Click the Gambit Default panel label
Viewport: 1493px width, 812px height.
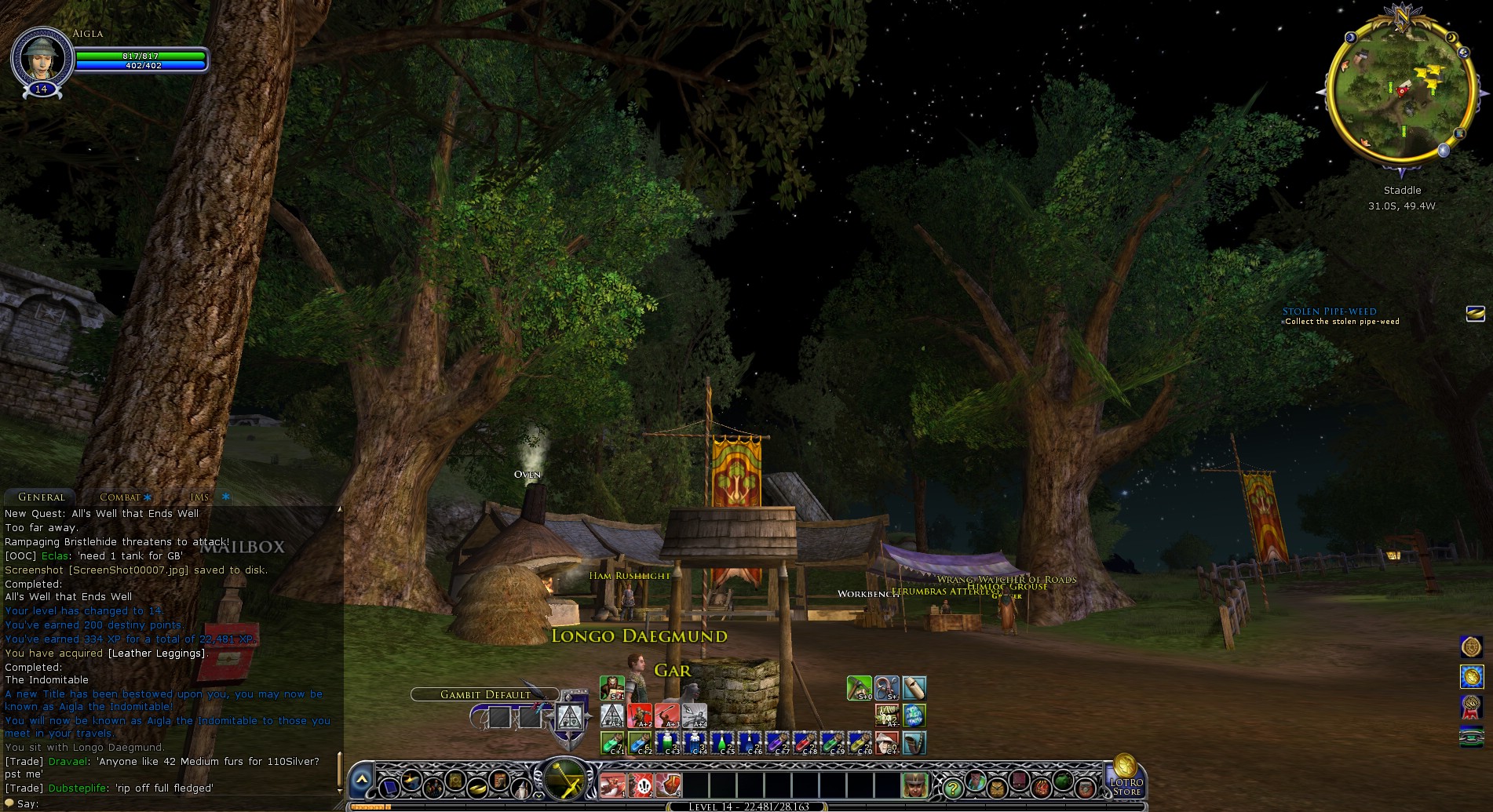[x=485, y=694]
